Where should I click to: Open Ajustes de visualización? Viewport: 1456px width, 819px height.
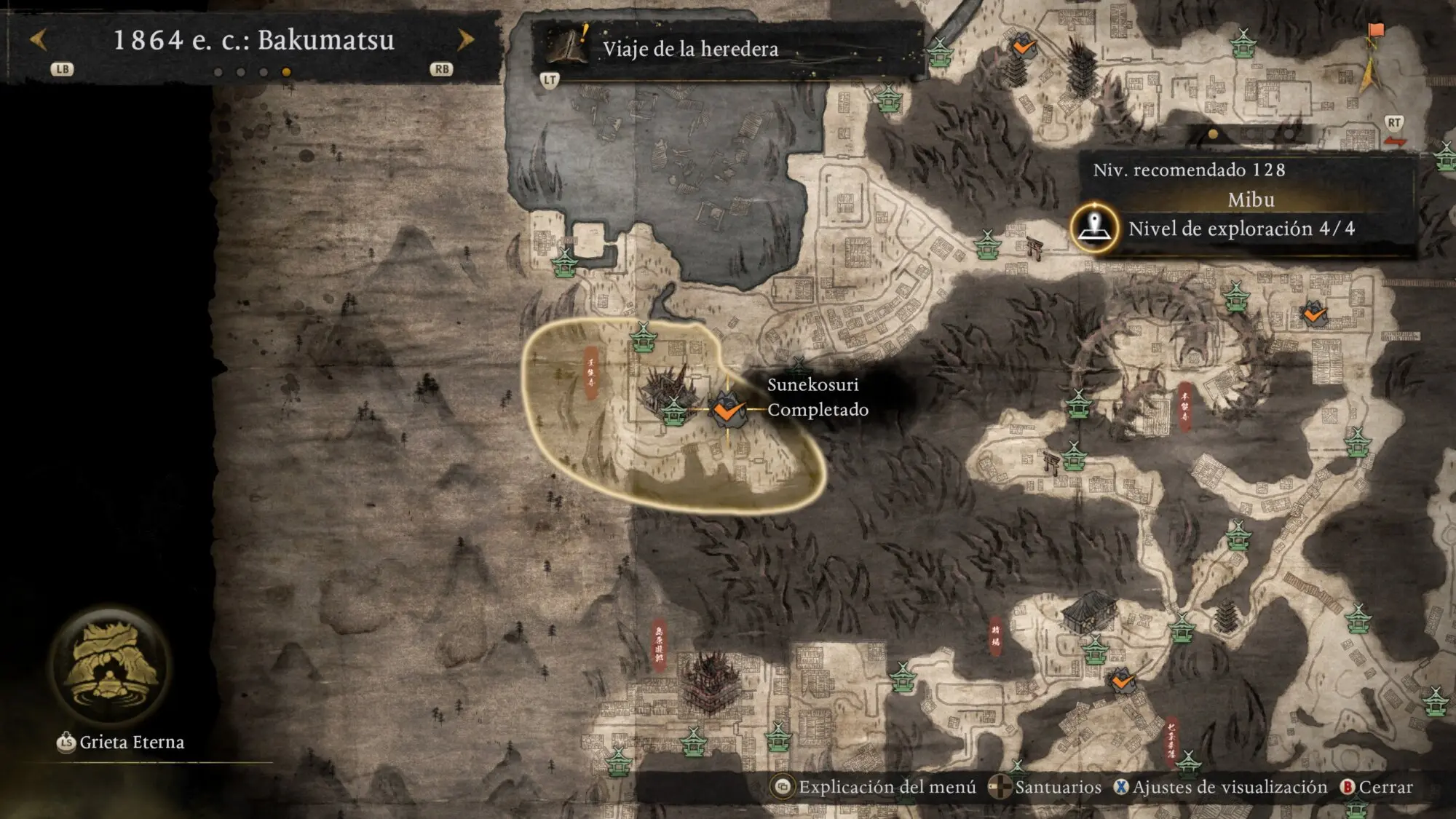click(1221, 787)
